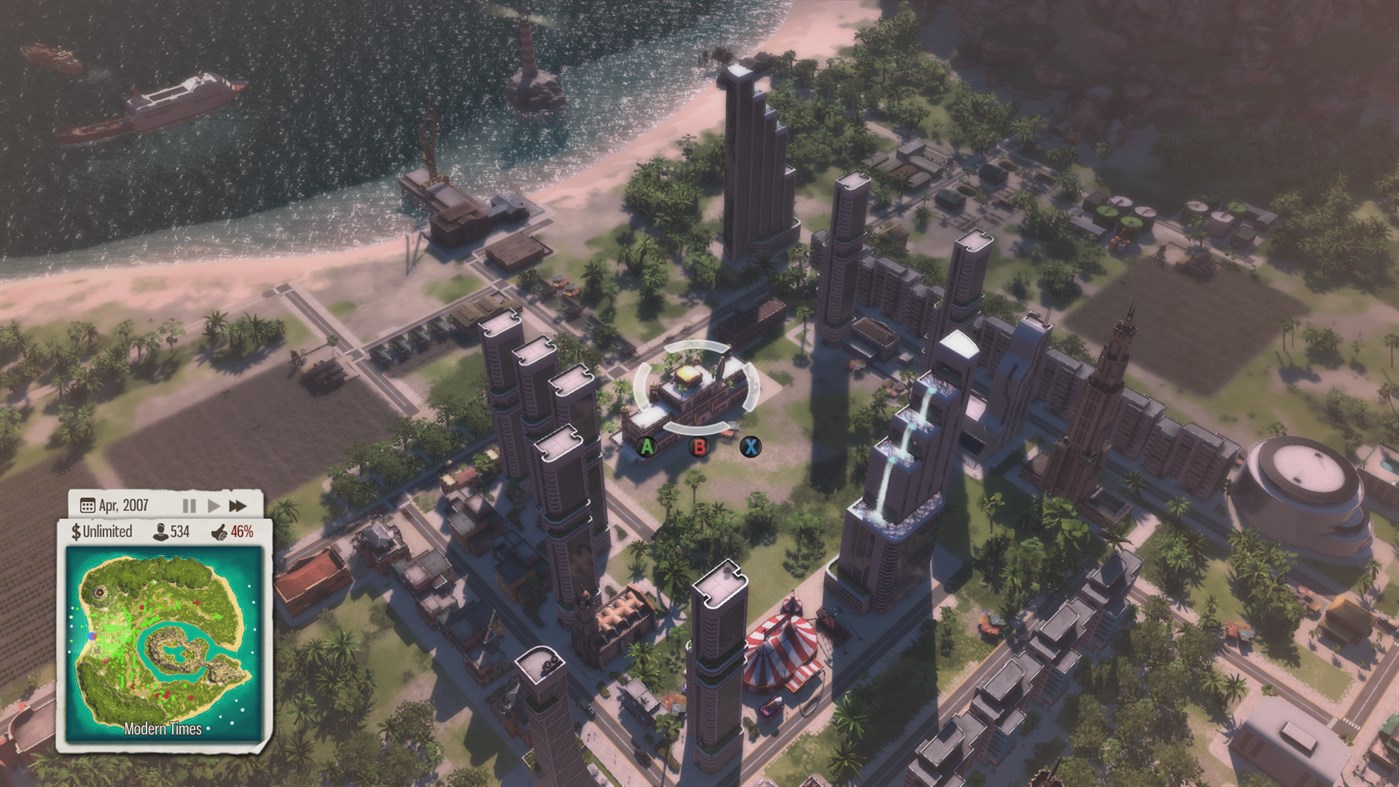Select the '$ Unlimited' treasury readout
Viewport: 1399px width, 787px height.
point(106,532)
